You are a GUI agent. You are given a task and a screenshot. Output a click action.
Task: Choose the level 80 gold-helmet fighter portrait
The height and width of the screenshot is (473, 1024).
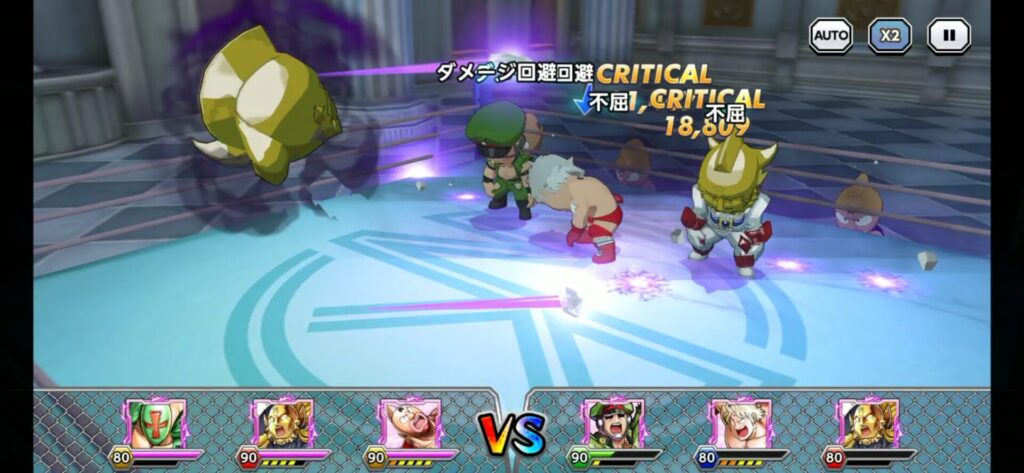(x=868, y=423)
